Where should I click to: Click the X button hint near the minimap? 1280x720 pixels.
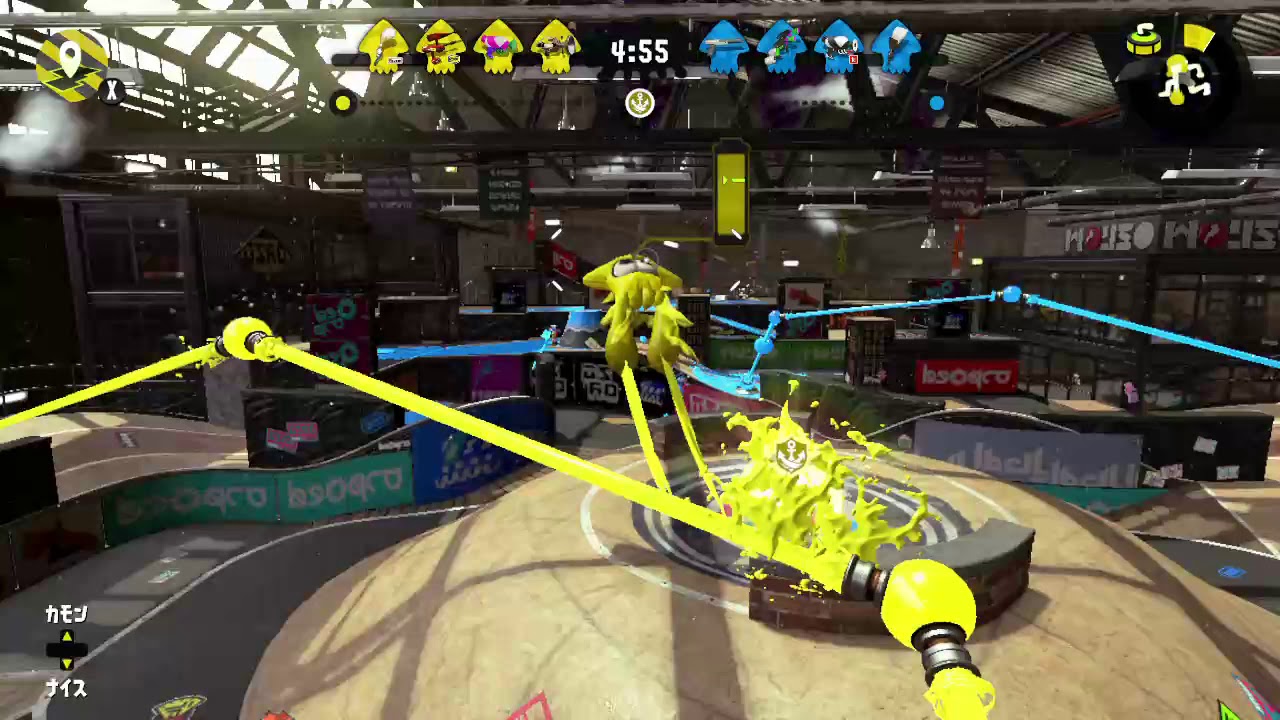coord(113,91)
